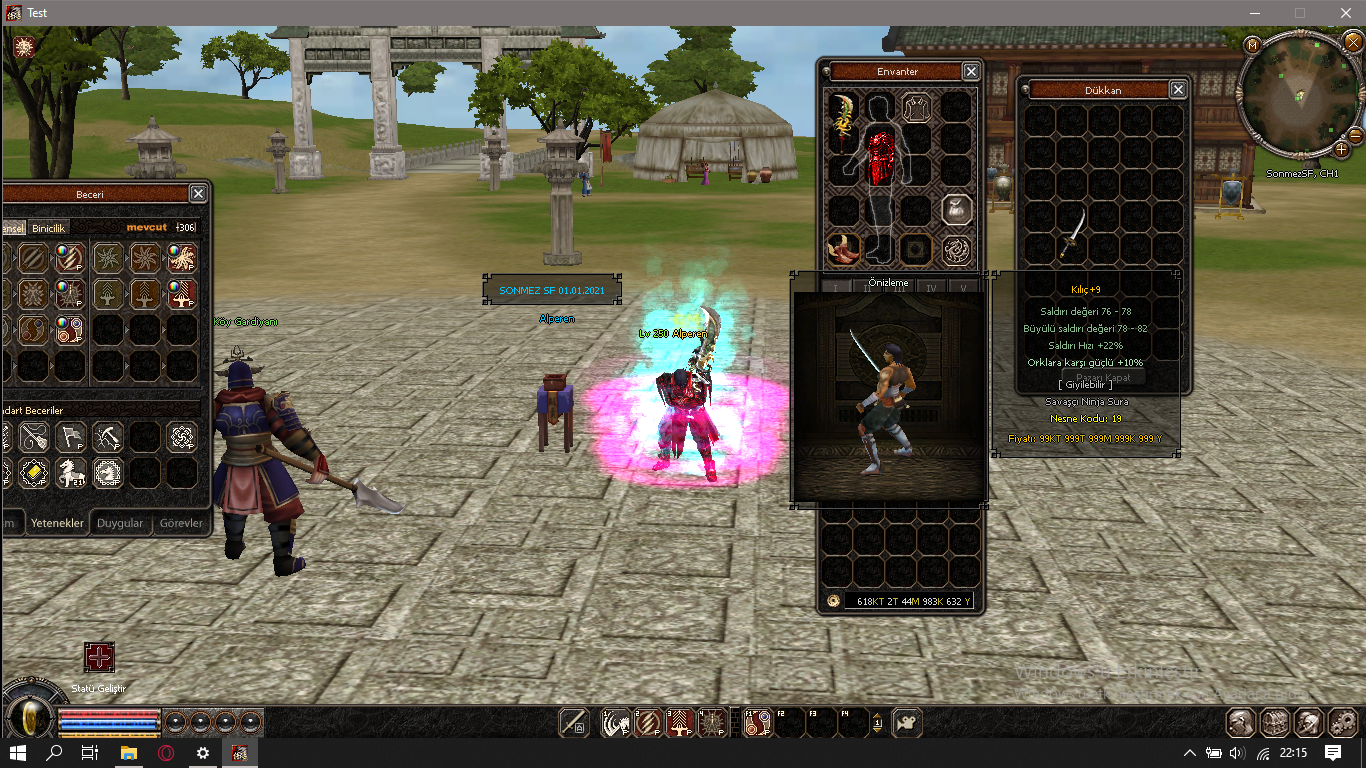This screenshot has height=768, width=1366.
Task: Zoom the minimap with the plus icon
Action: pyautogui.click(x=1341, y=150)
